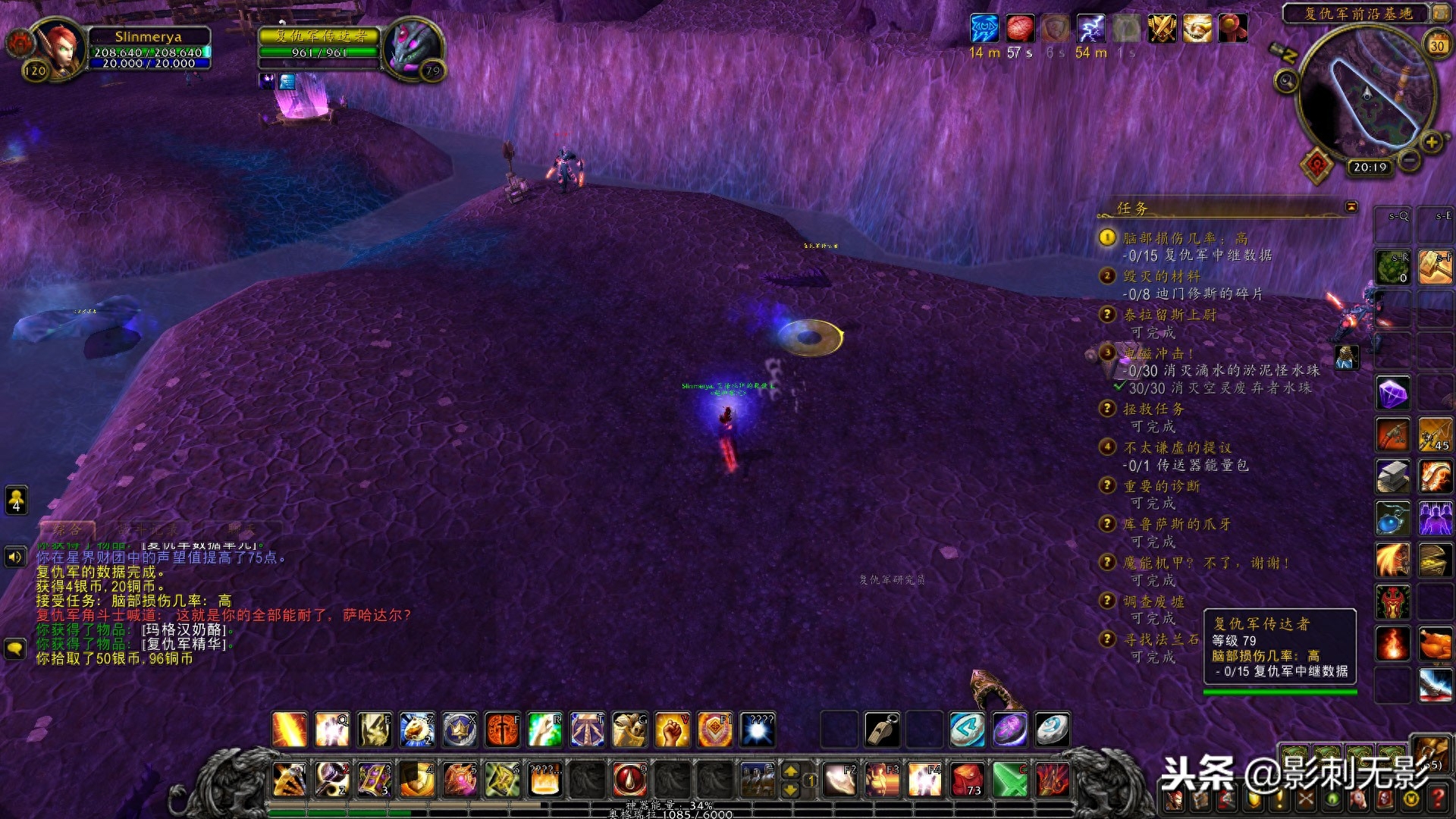The image size is (1456, 819).
Task: Use the red blood drop ability
Action: tap(629, 779)
